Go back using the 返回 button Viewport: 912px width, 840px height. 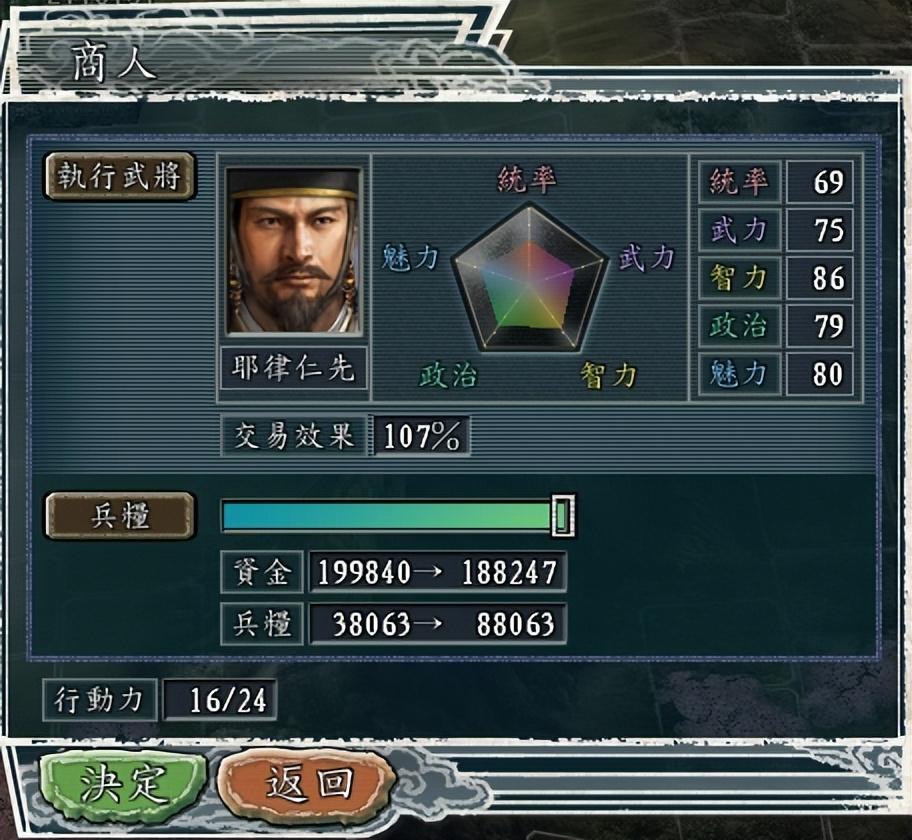click(307, 783)
